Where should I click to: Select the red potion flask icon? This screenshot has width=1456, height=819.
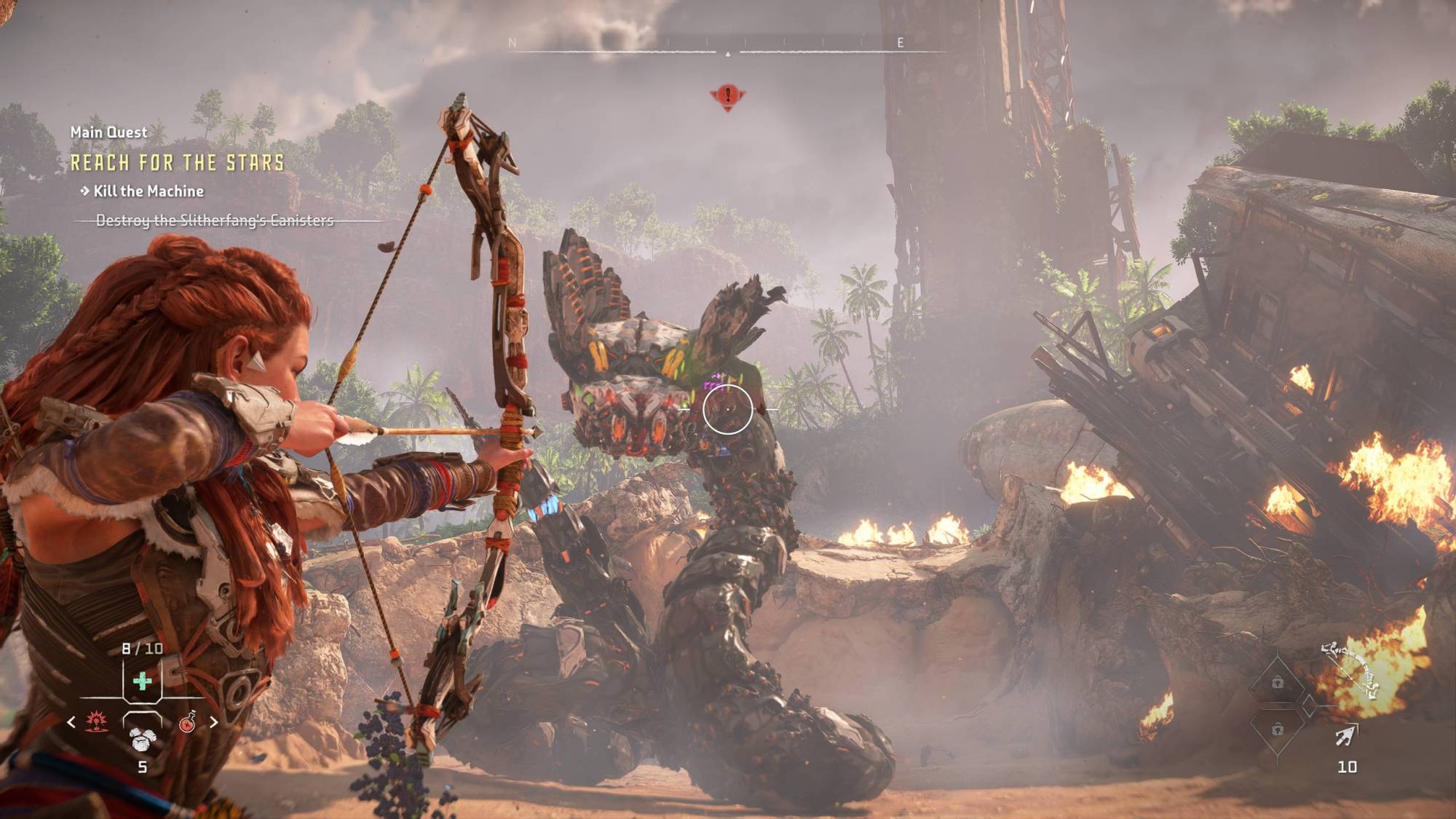click(188, 723)
